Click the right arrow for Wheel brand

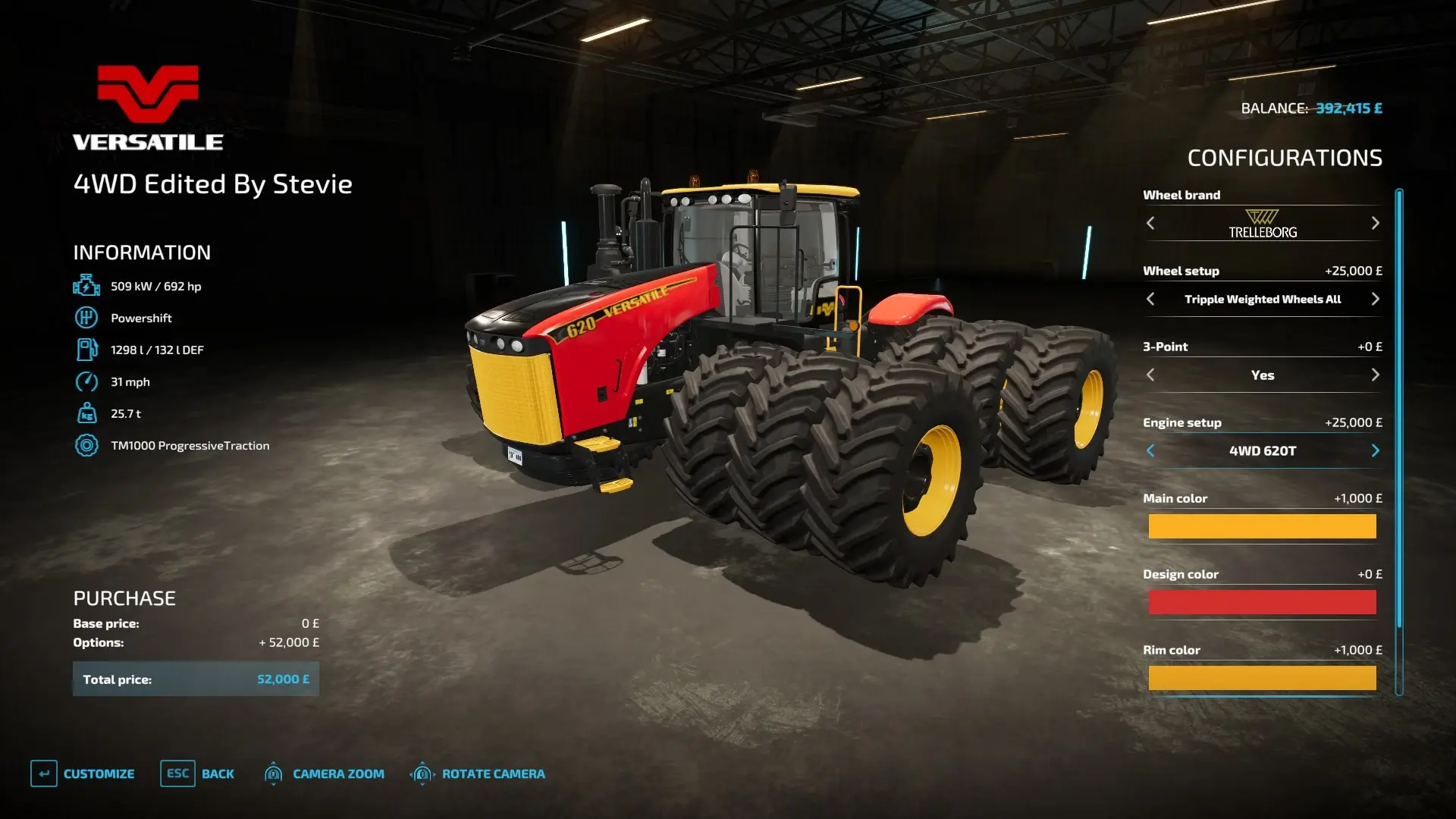point(1374,223)
